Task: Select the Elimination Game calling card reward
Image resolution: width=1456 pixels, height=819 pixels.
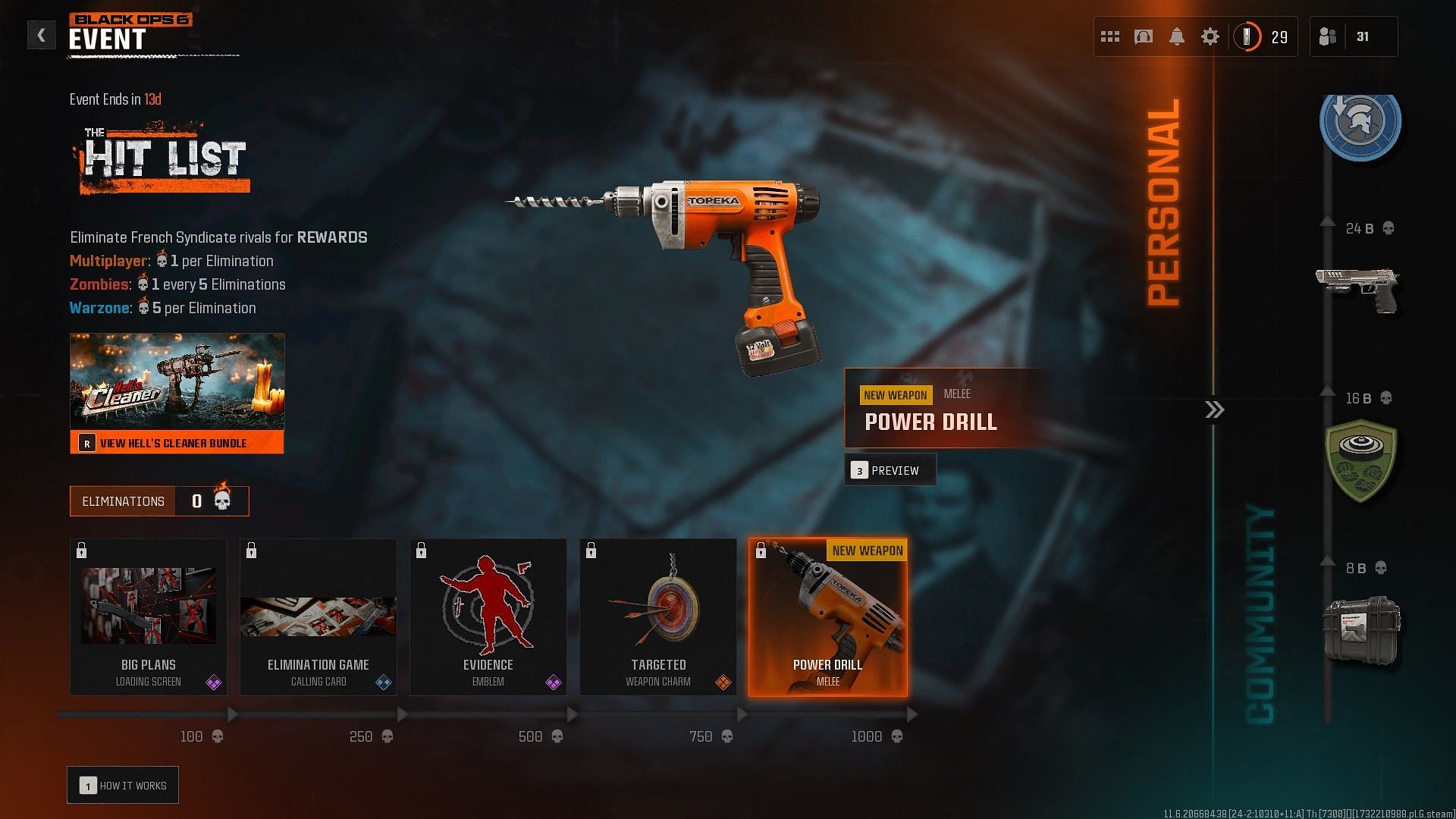Action: coord(318,617)
